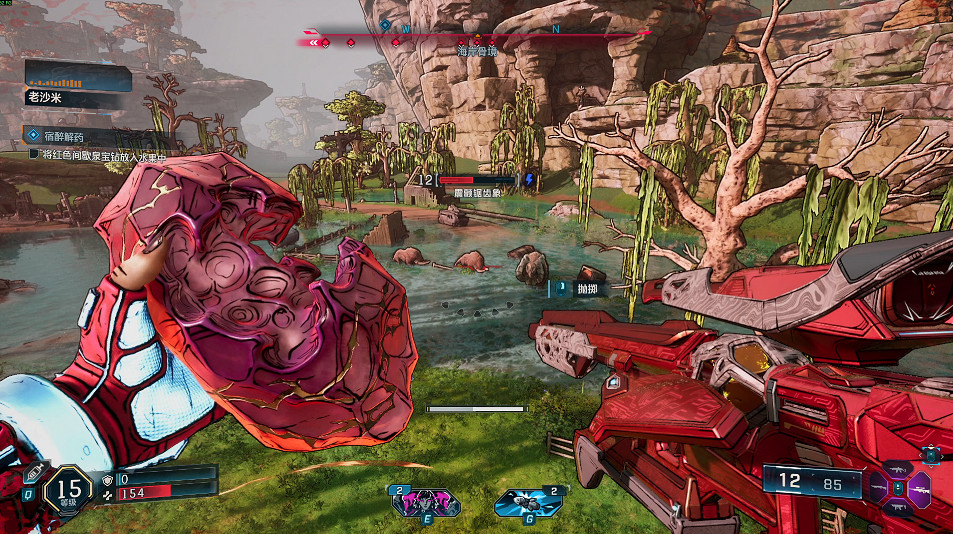Activate the pink character action skill icon
The height and width of the screenshot is (534, 953).
point(427,502)
